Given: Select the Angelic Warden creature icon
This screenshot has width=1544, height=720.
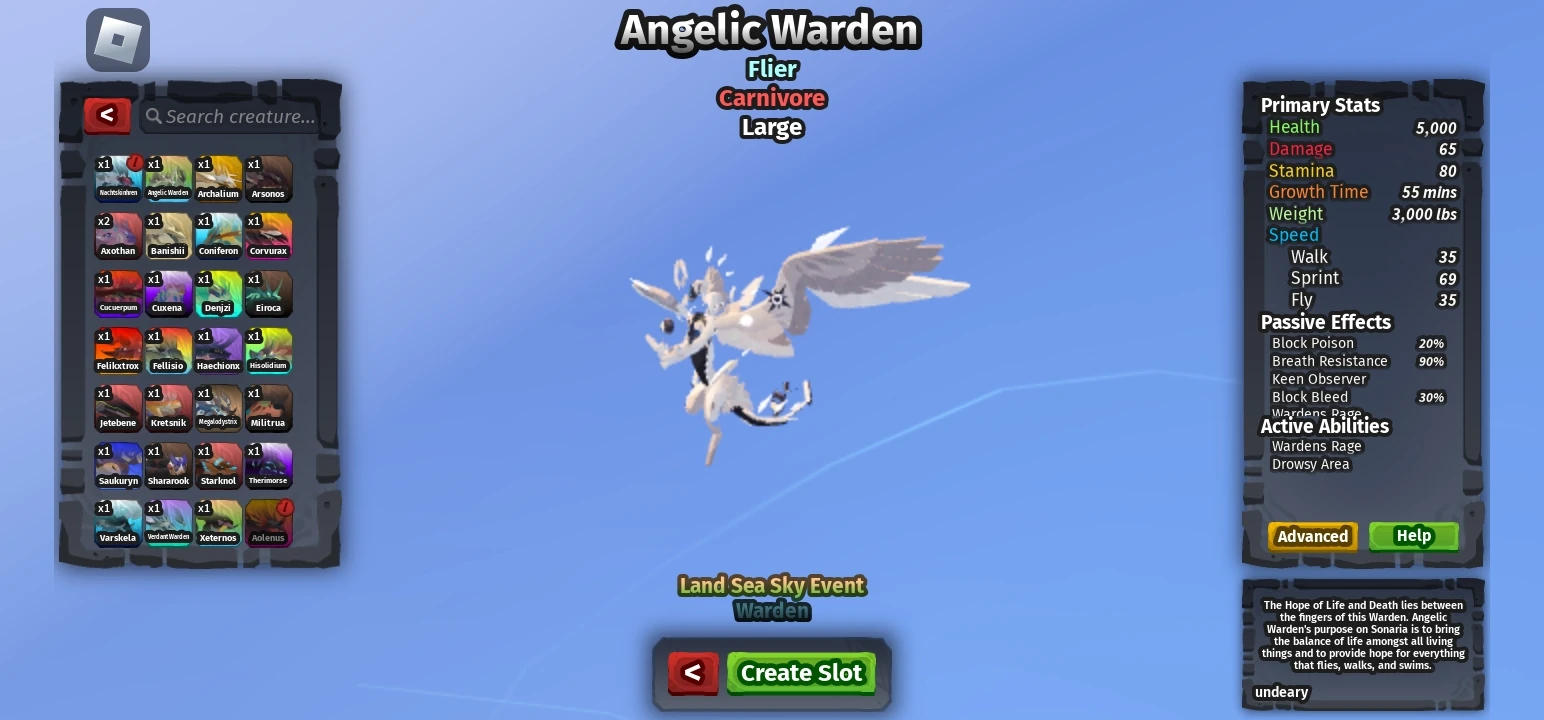Looking at the screenshot, I should [x=168, y=179].
